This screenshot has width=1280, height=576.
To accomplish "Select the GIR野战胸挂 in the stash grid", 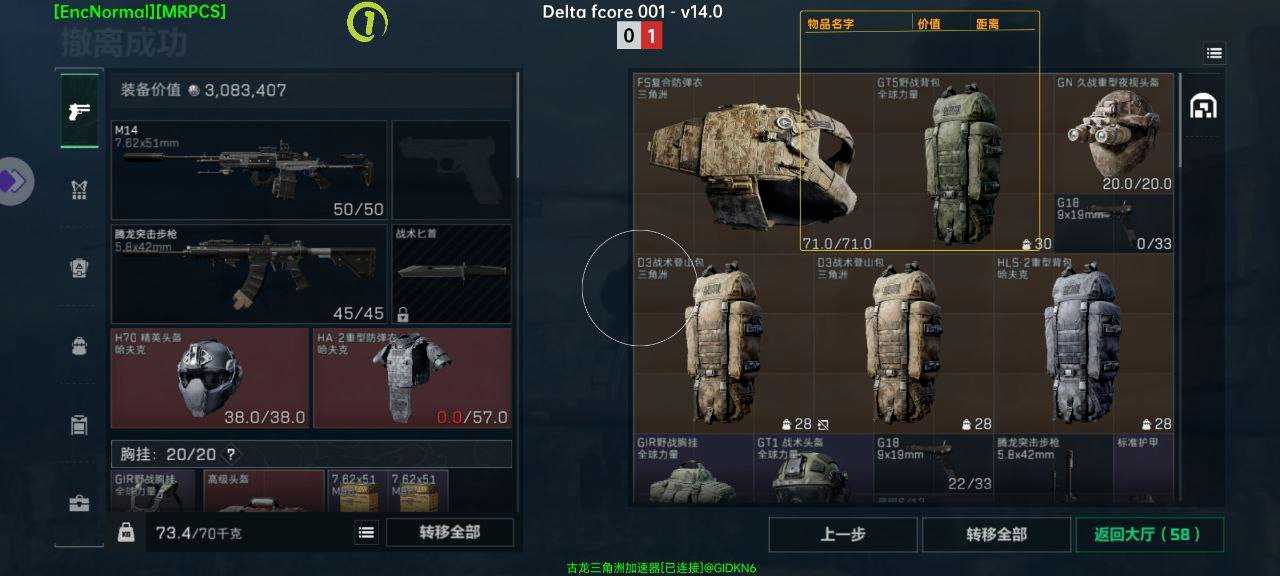I will click(692, 469).
